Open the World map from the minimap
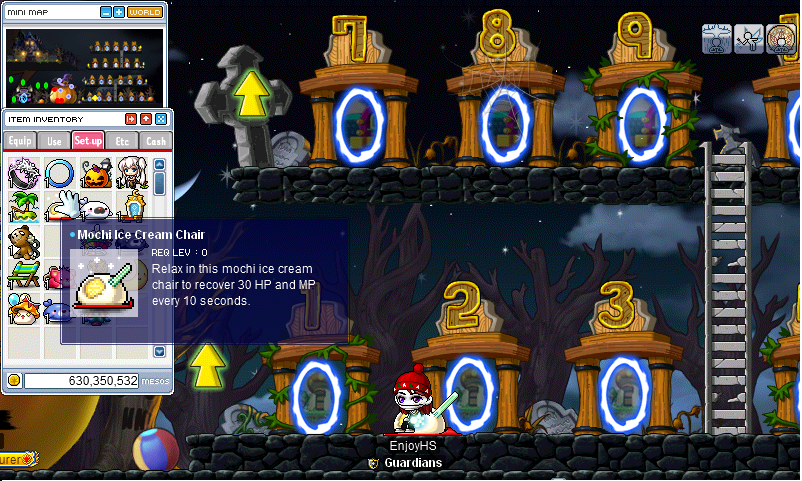The height and width of the screenshot is (481, 802). click(x=145, y=13)
